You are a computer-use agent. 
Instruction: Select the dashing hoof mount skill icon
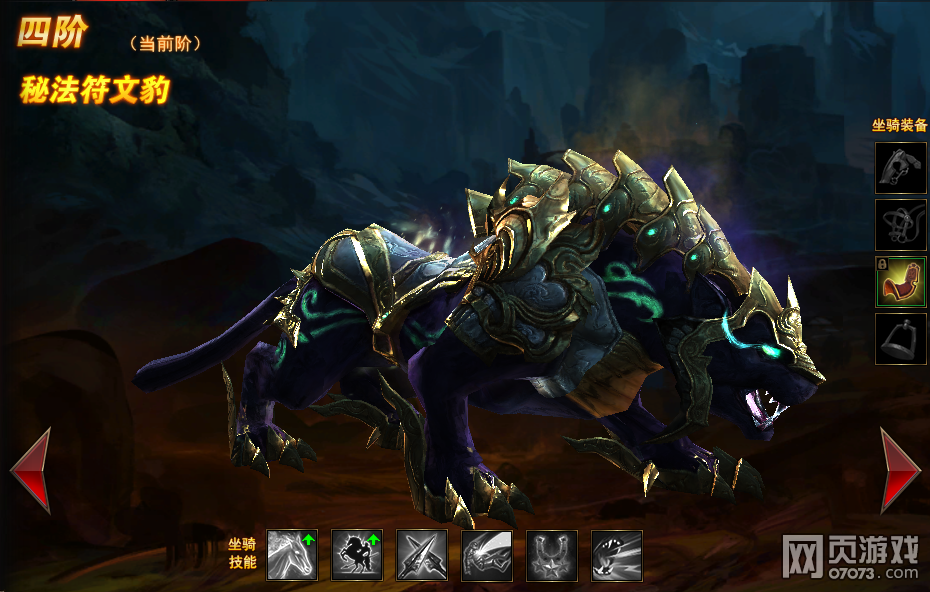(x=616, y=555)
